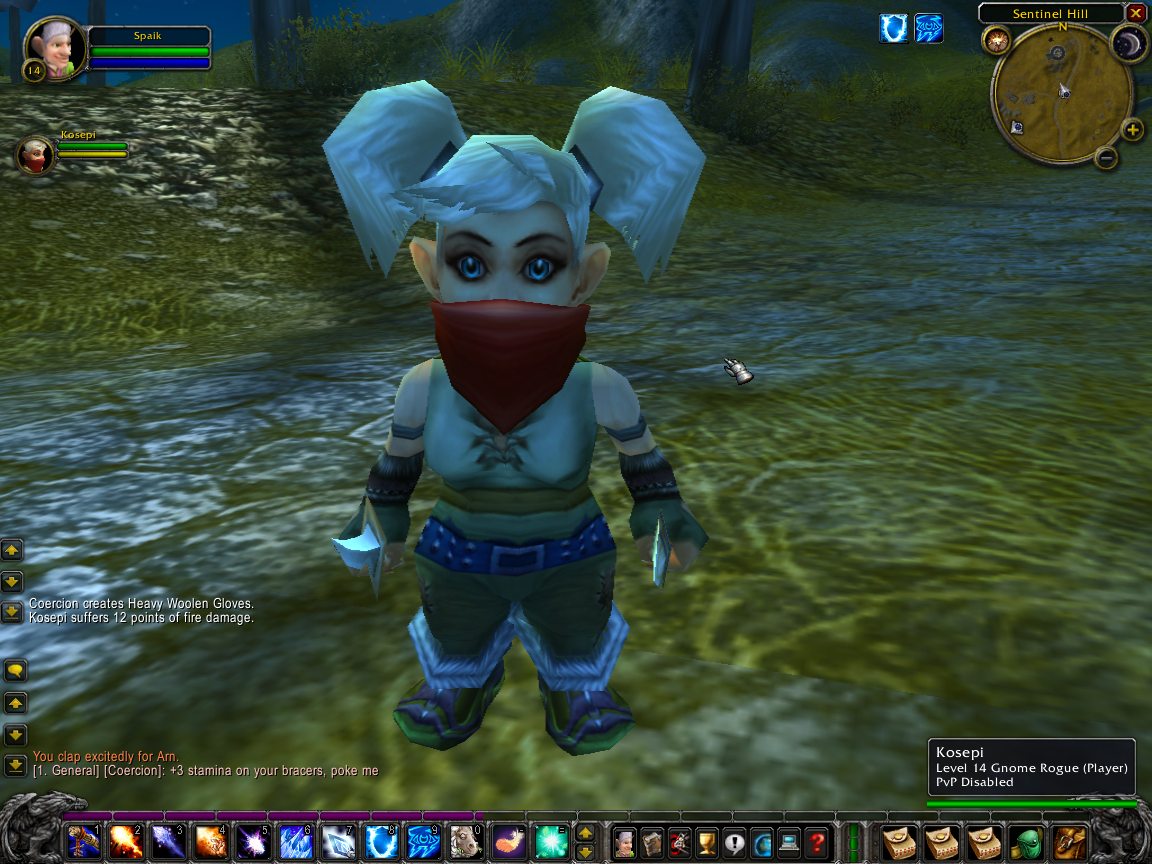This screenshot has width=1152, height=864.
Task: Use the Polymorph sheep spell
Action: (467, 842)
